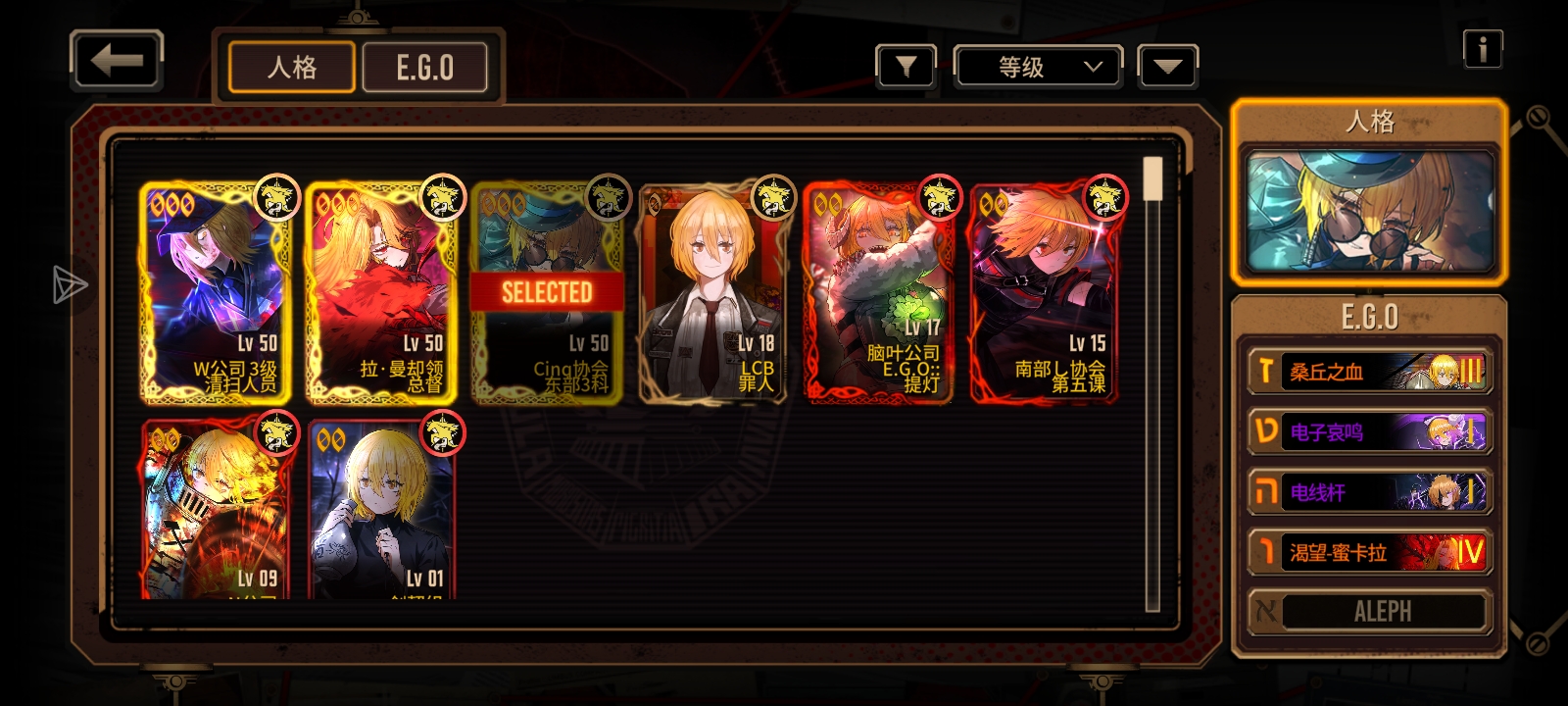Viewport: 1568px width, 706px height.
Task: Click the SELECTED Cinq协会 identity card
Action: 547,292
